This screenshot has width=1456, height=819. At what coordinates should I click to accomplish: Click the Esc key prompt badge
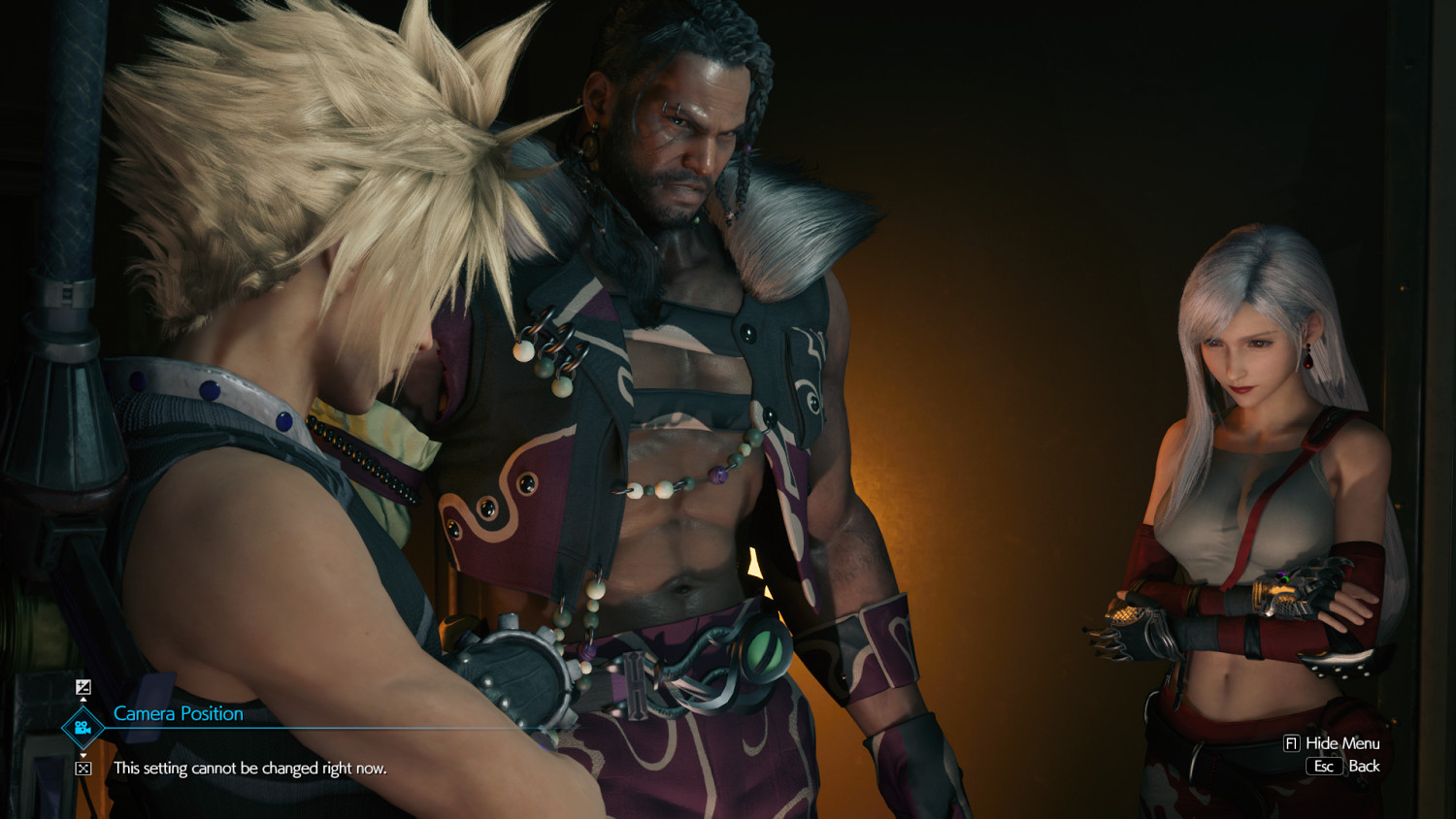tap(1326, 766)
